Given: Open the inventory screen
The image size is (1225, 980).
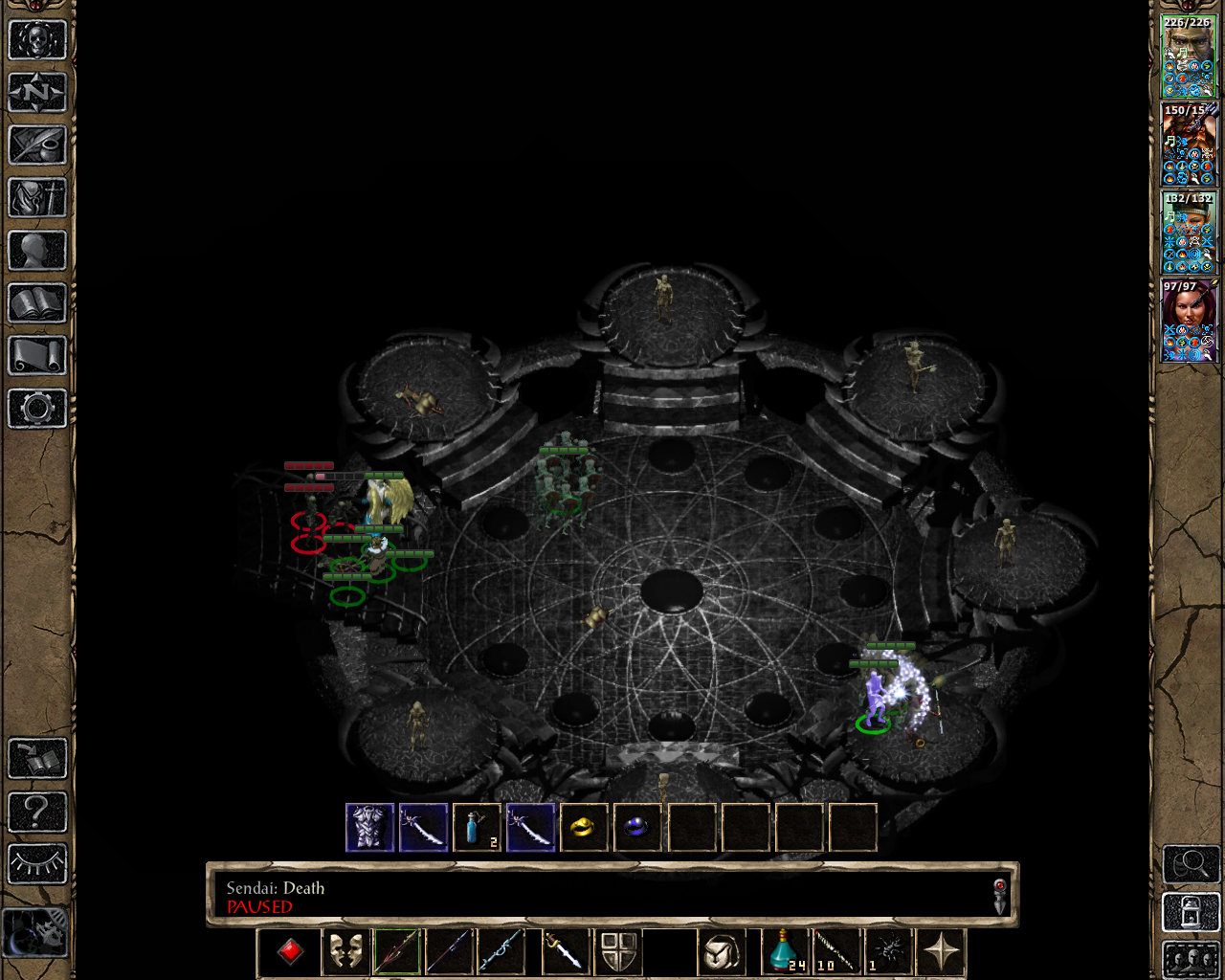Looking at the screenshot, I should coord(36,198).
